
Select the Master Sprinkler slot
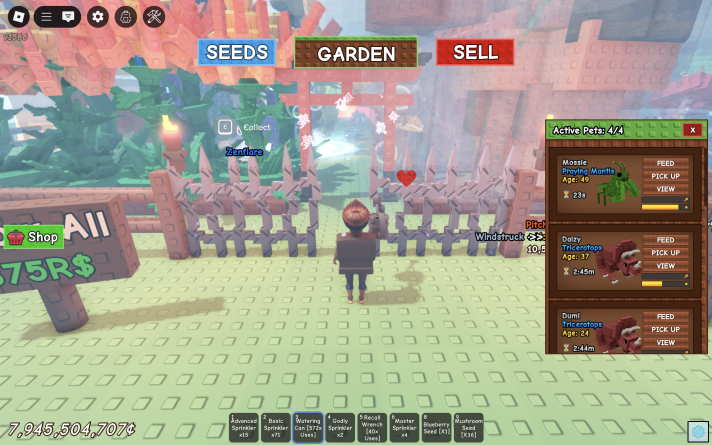coord(404,428)
